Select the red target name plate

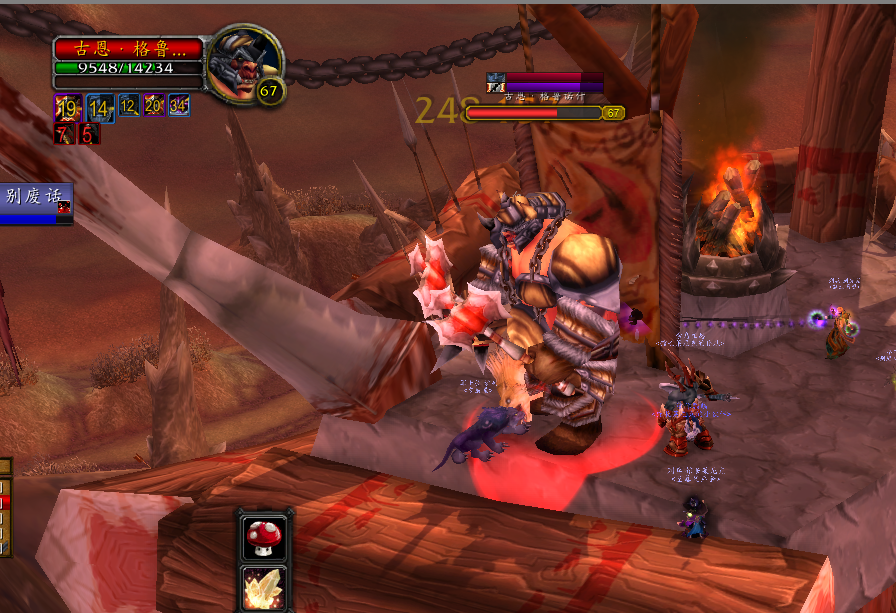pyautogui.click(x=128, y=48)
